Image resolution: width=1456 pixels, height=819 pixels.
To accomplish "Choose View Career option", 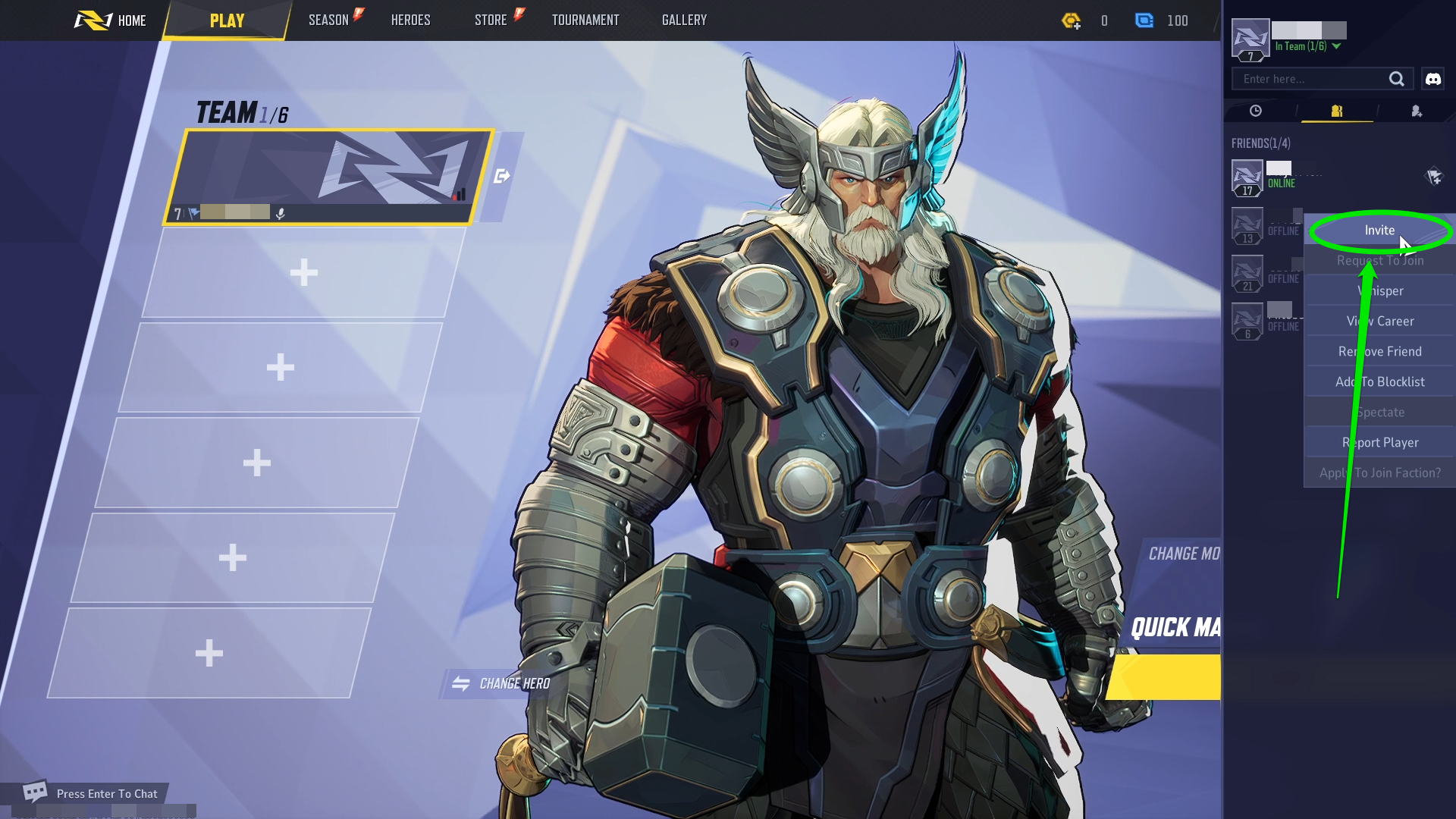I will (x=1379, y=322).
